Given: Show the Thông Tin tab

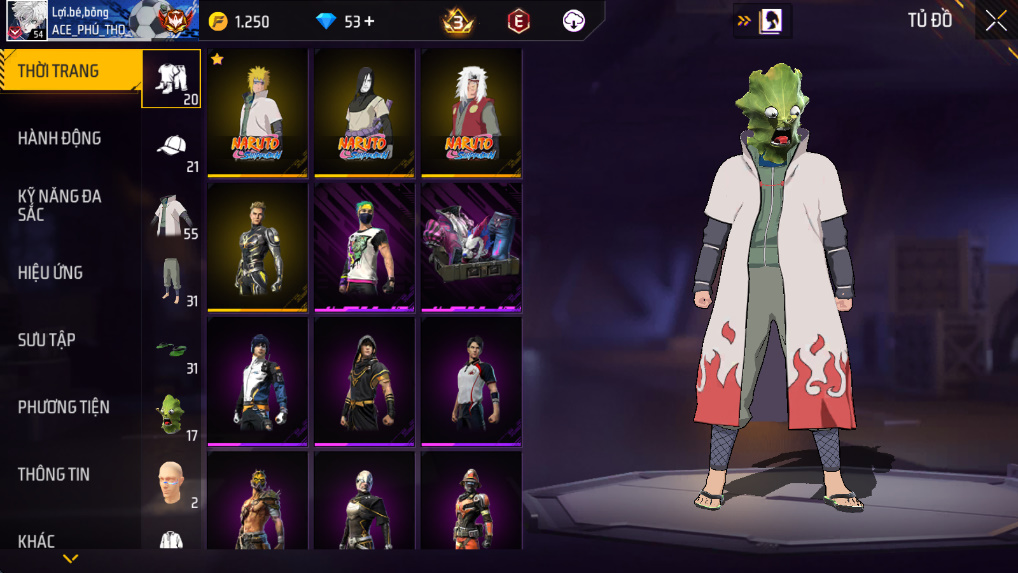Looking at the screenshot, I should [x=53, y=474].
